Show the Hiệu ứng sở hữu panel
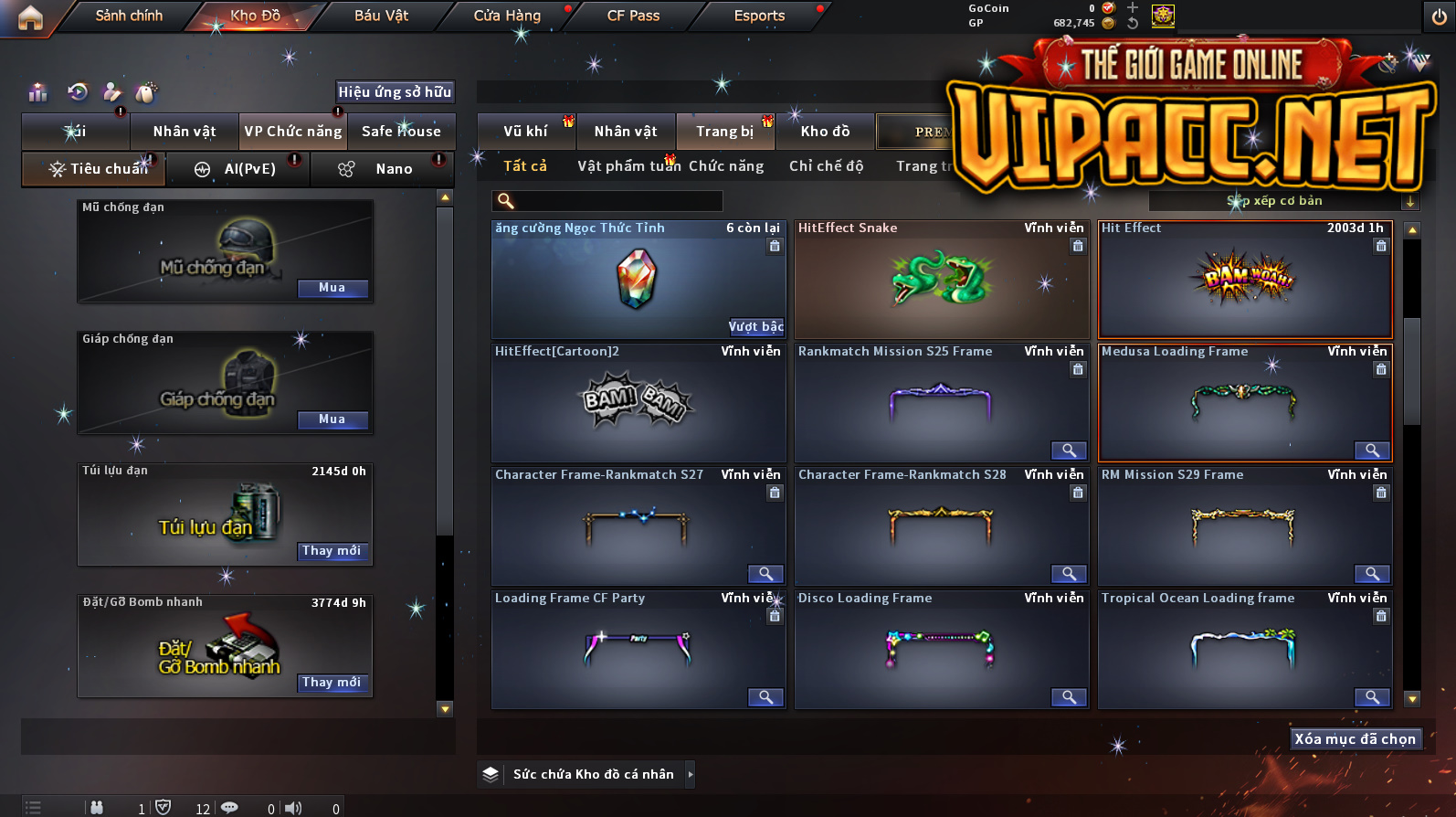Image resolution: width=1456 pixels, height=817 pixels. (x=395, y=92)
